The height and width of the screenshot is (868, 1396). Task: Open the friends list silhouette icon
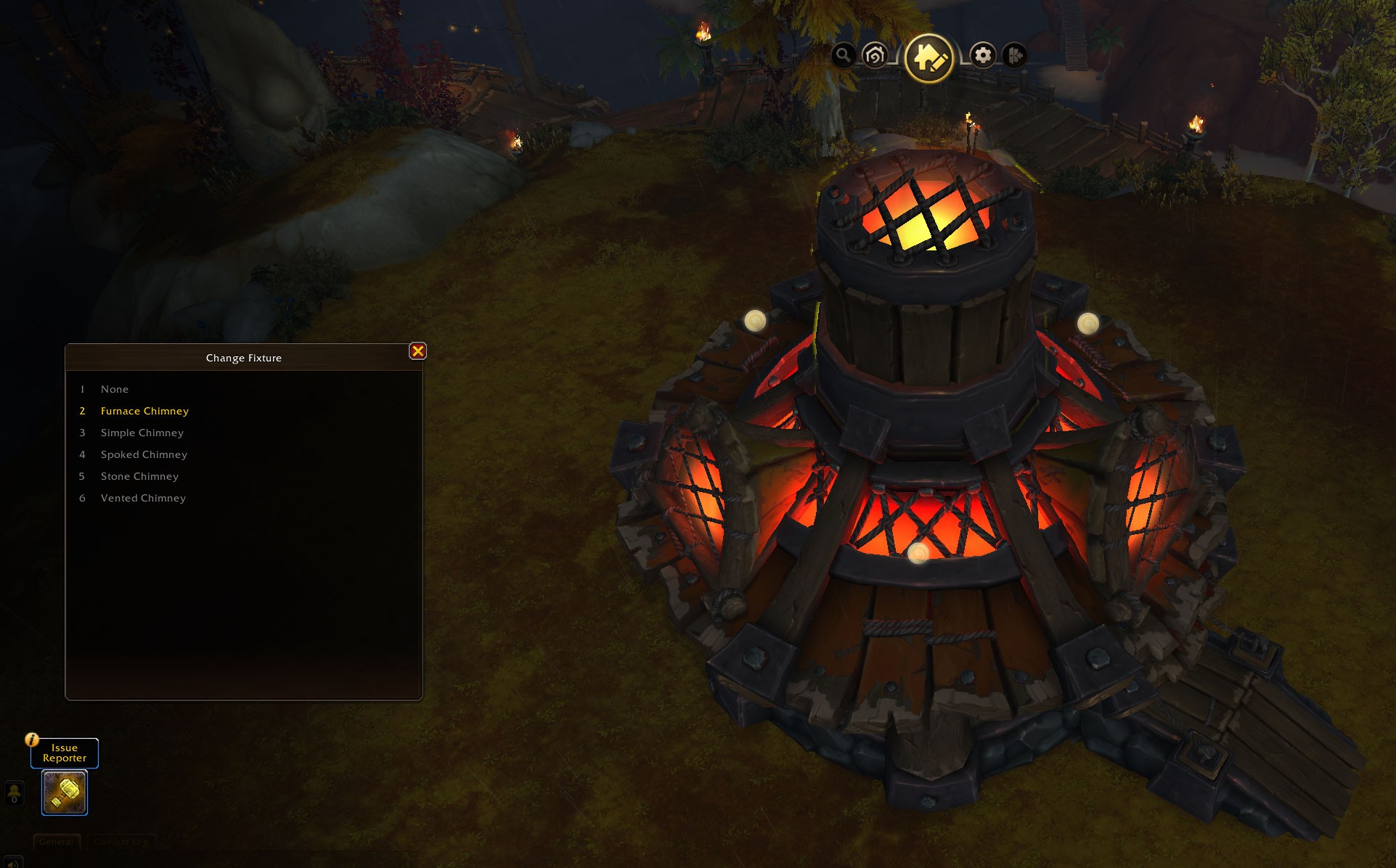[x=15, y=793]
